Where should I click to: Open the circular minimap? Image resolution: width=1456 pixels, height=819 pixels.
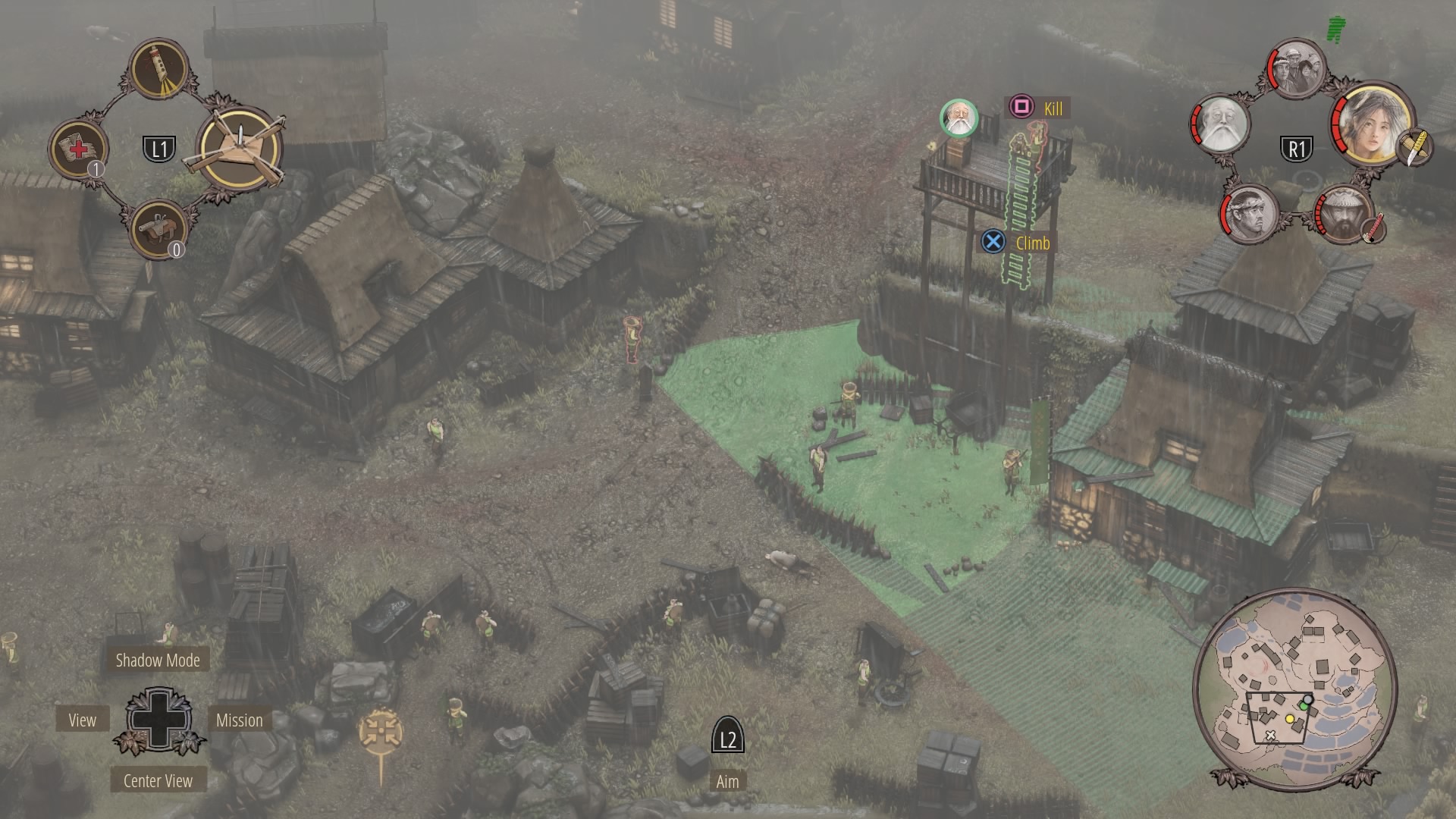point(1294,688)
